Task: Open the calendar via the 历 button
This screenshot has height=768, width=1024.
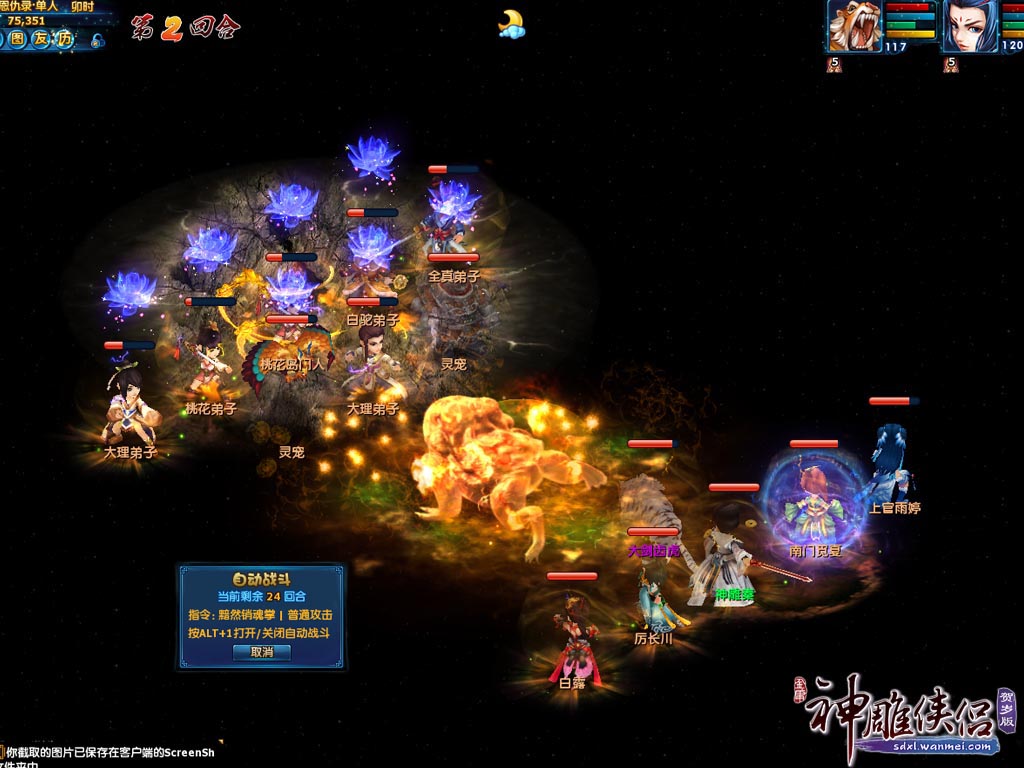Action: point(64,39)
